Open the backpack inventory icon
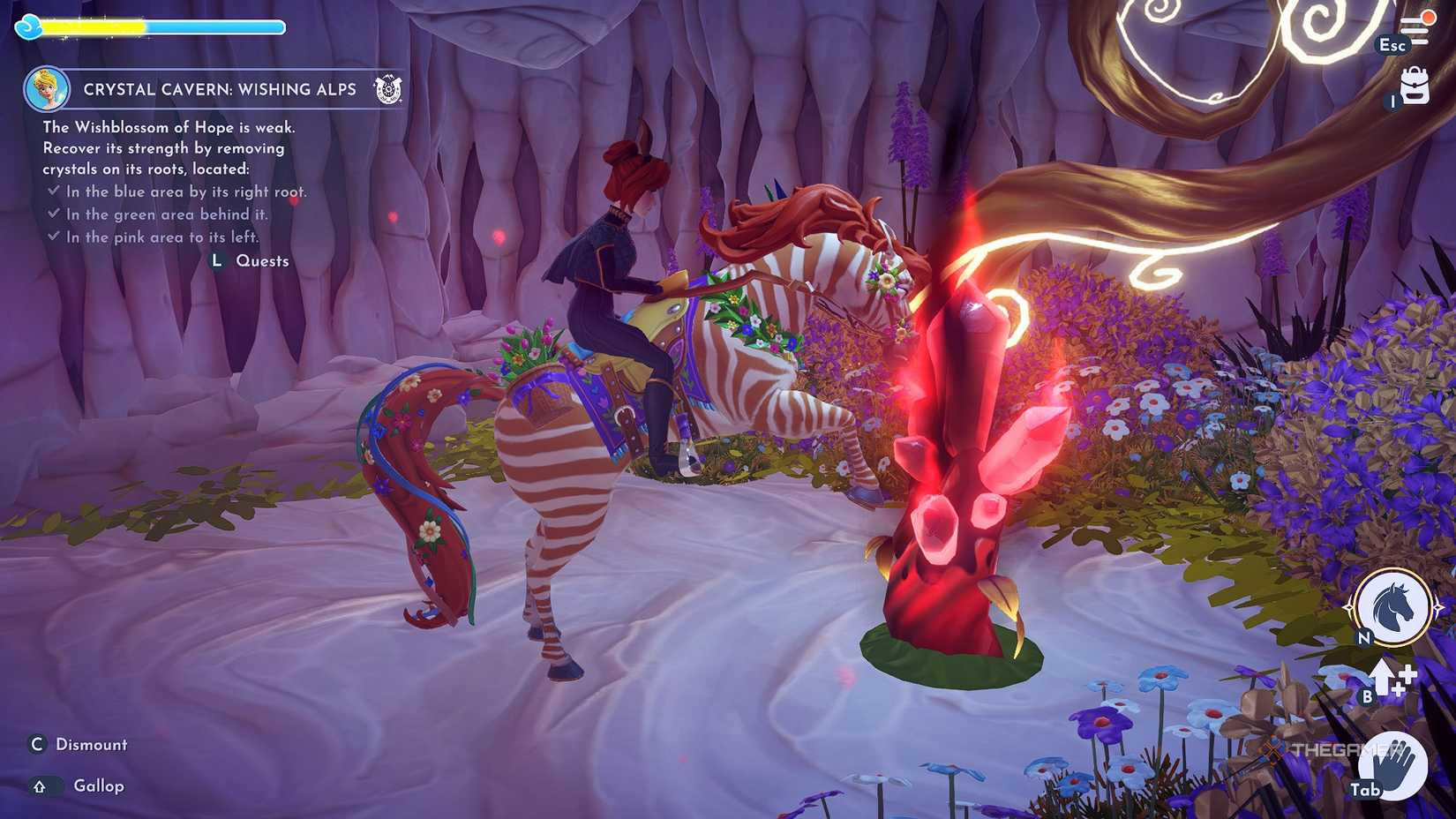1456x819 pixels. point(1416,88)
